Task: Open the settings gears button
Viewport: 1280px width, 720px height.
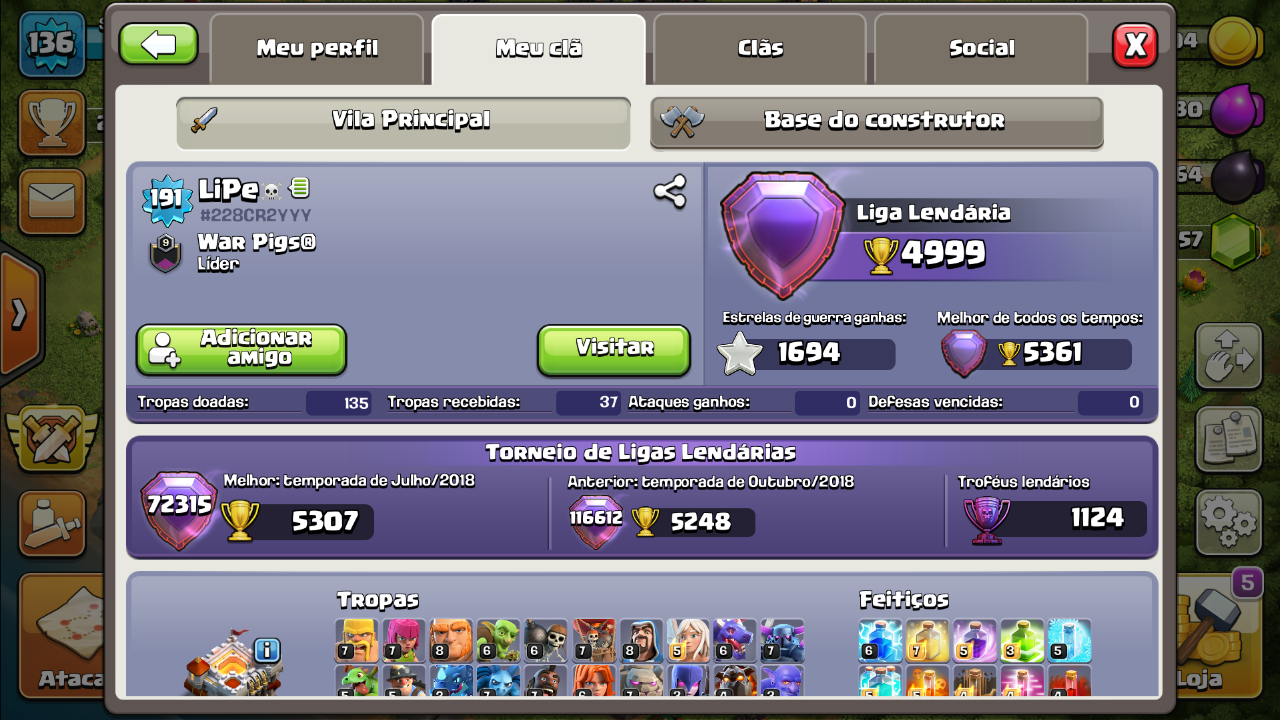Action: click(1227, 520)
